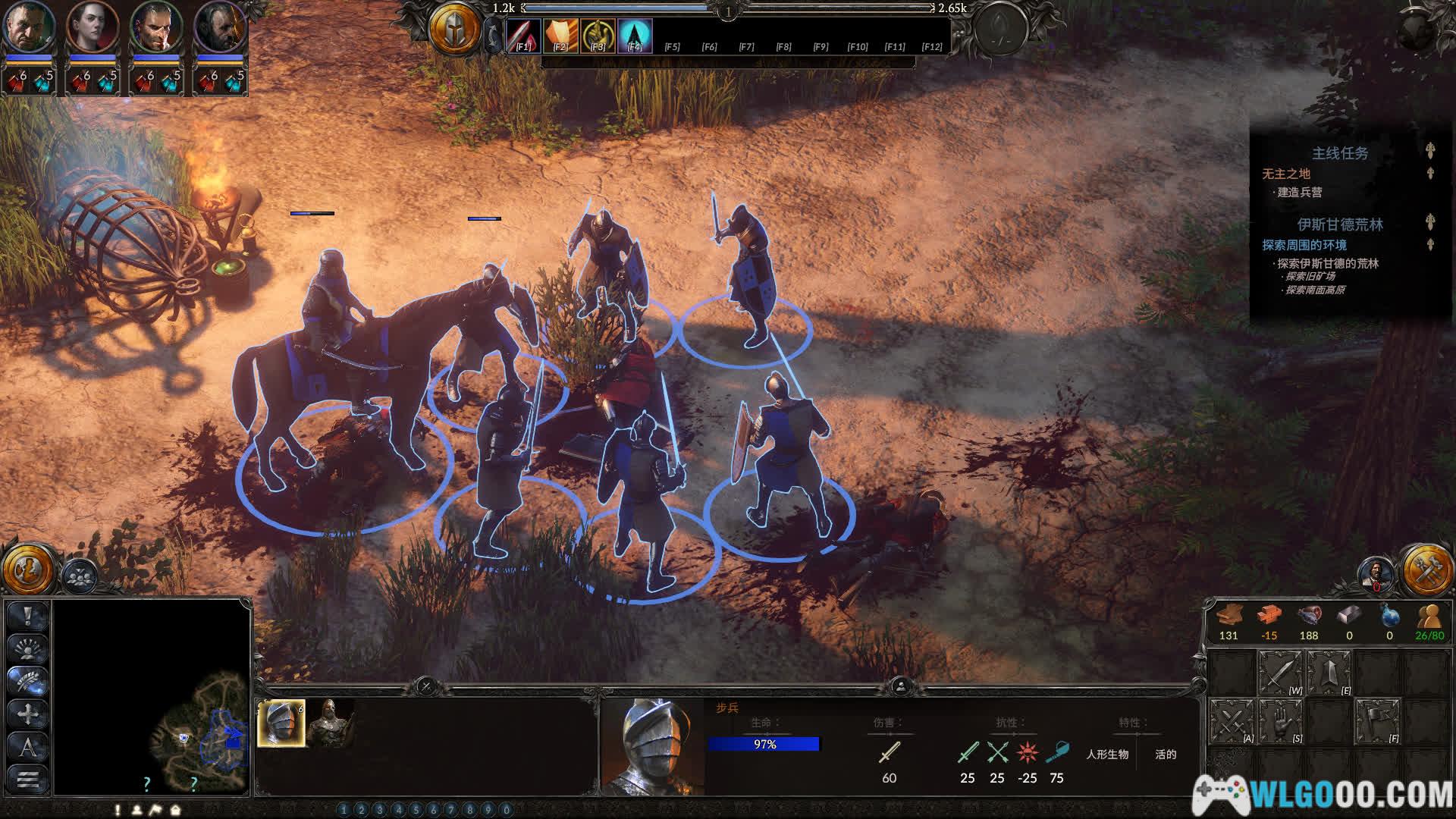Activate the flag command
This screenshot has width=1456, height=819.
tap(1376, 721)
